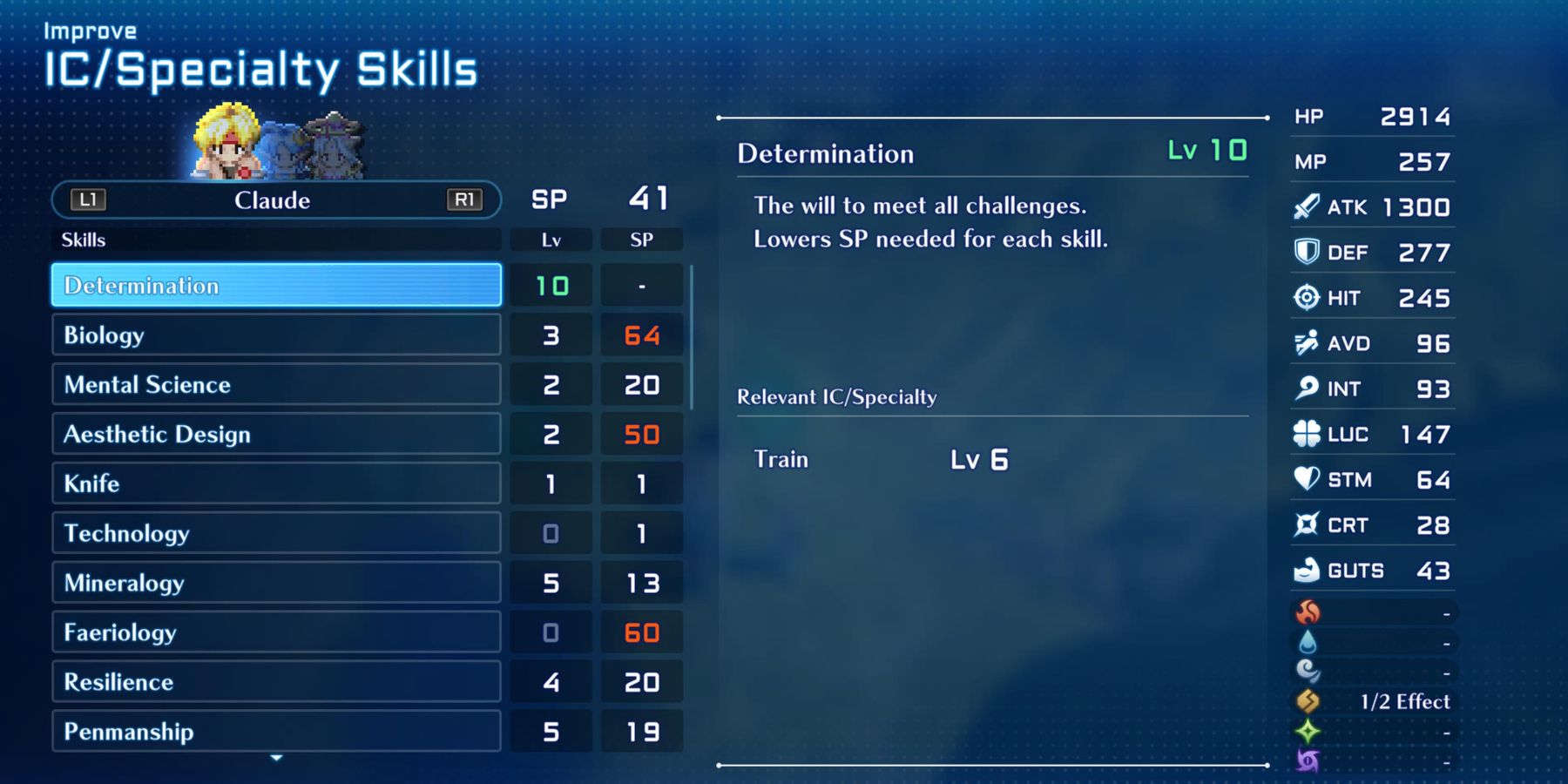The width and height of the screenshot is (1568, 784).
Task: Select the earth icon marked 1/2 Effect
Action: [1309, 701]
